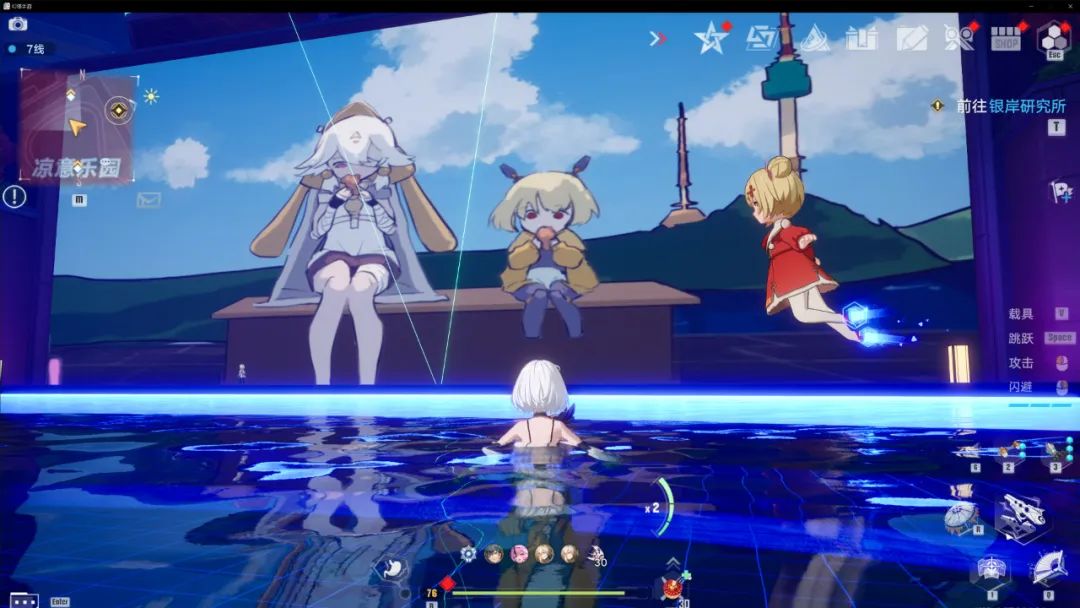Image resolution: width=1080 pixels, height=608 pixels.
Task: Open the hexagon main menu
Action: point(1053,38)
